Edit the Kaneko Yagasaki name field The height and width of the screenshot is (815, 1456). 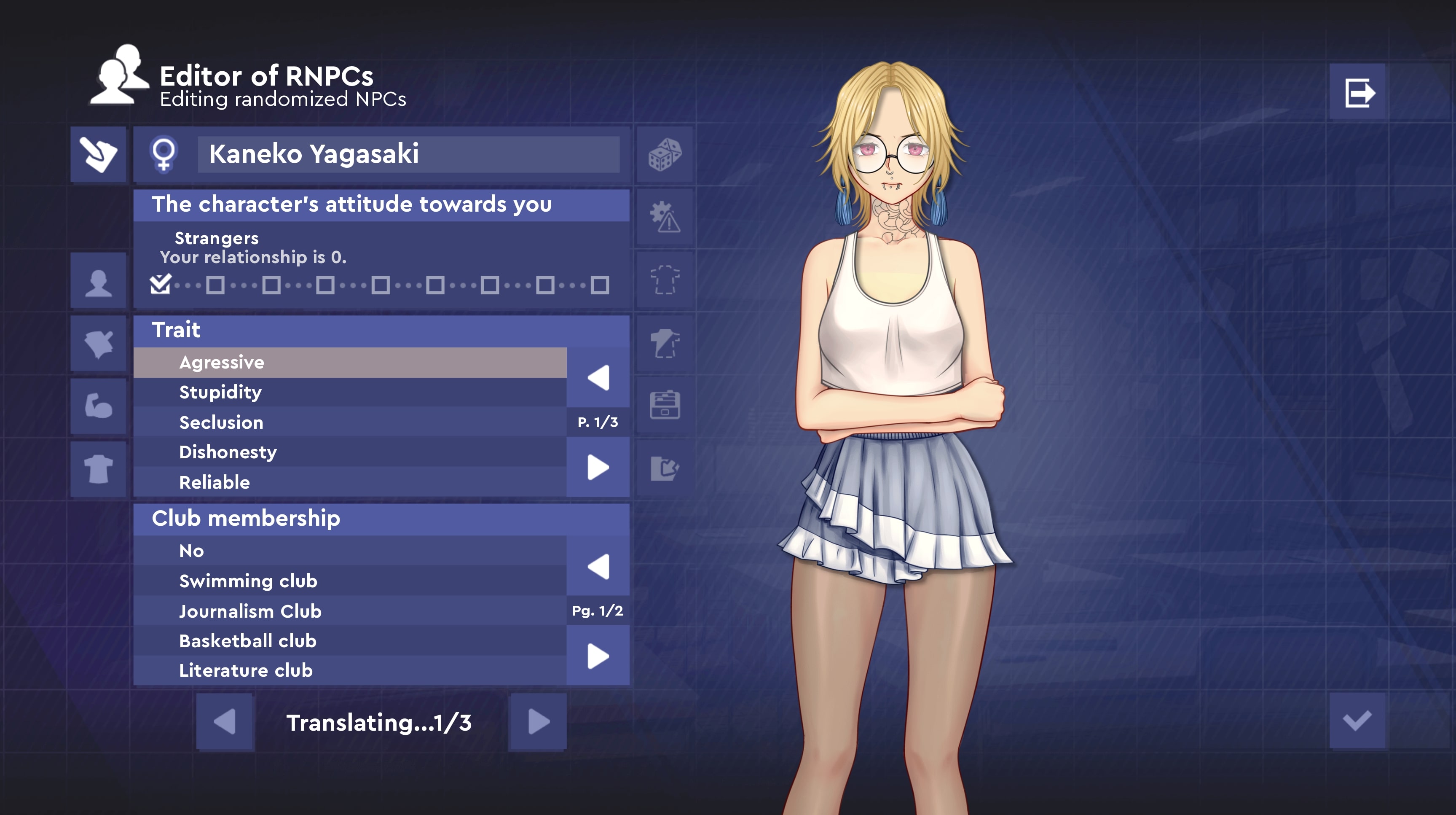click(408, 154)
